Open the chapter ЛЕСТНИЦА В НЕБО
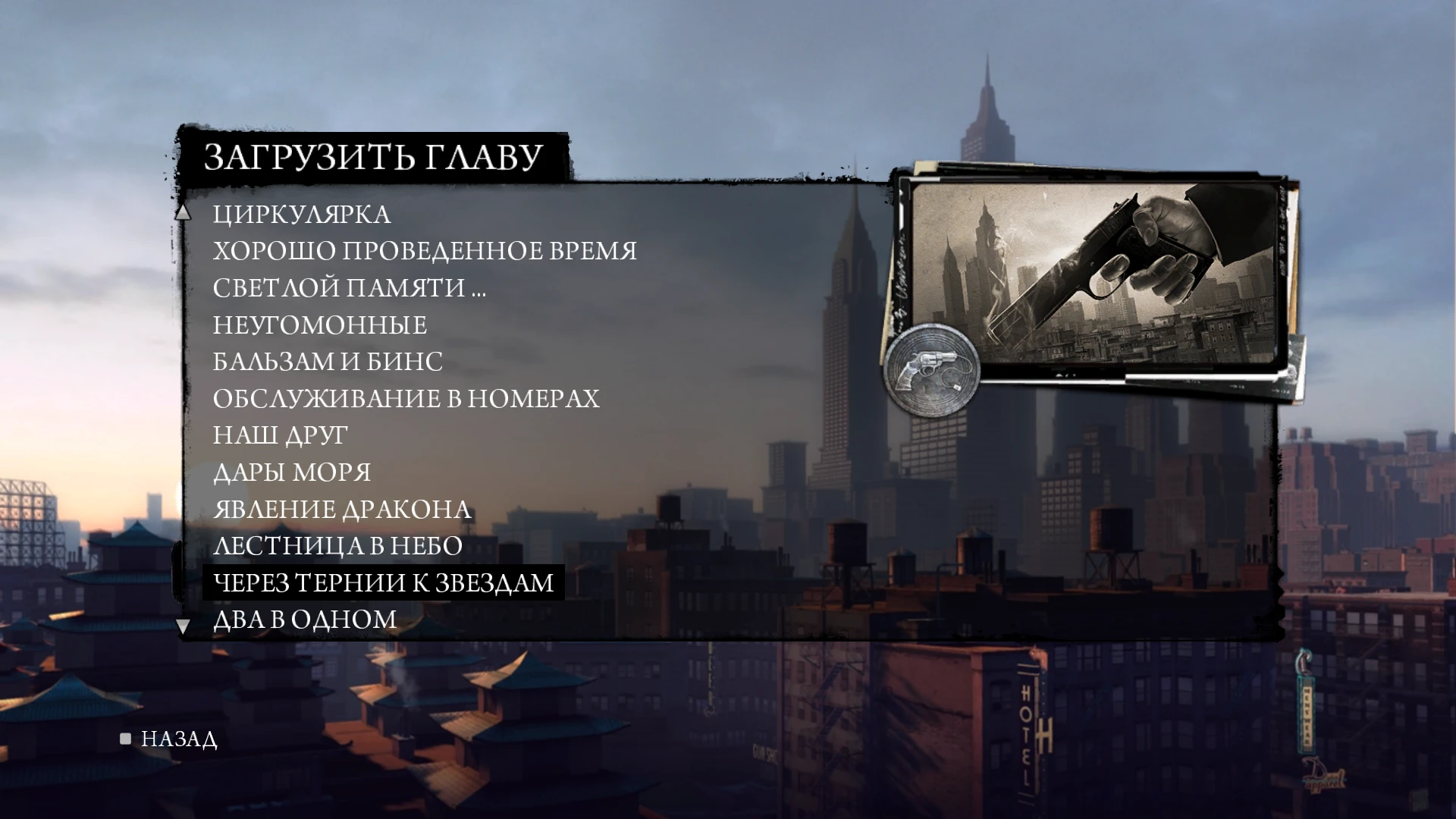The width and height of the screenshot is (1456, 819). (336, 545)
